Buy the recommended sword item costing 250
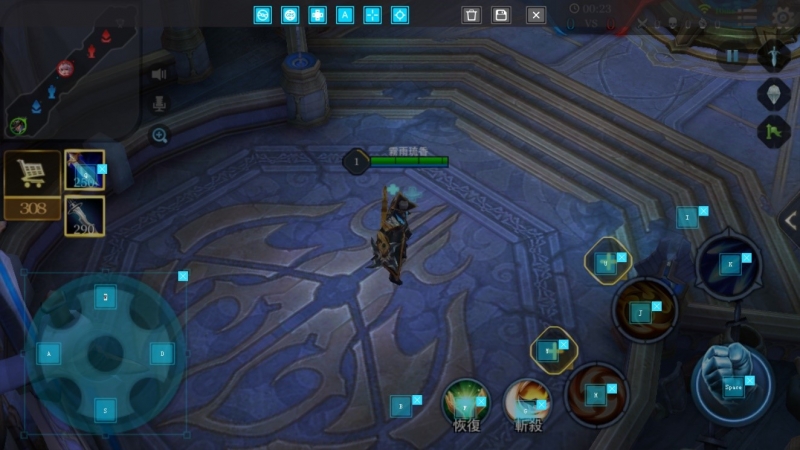 (x=84, y=170)
